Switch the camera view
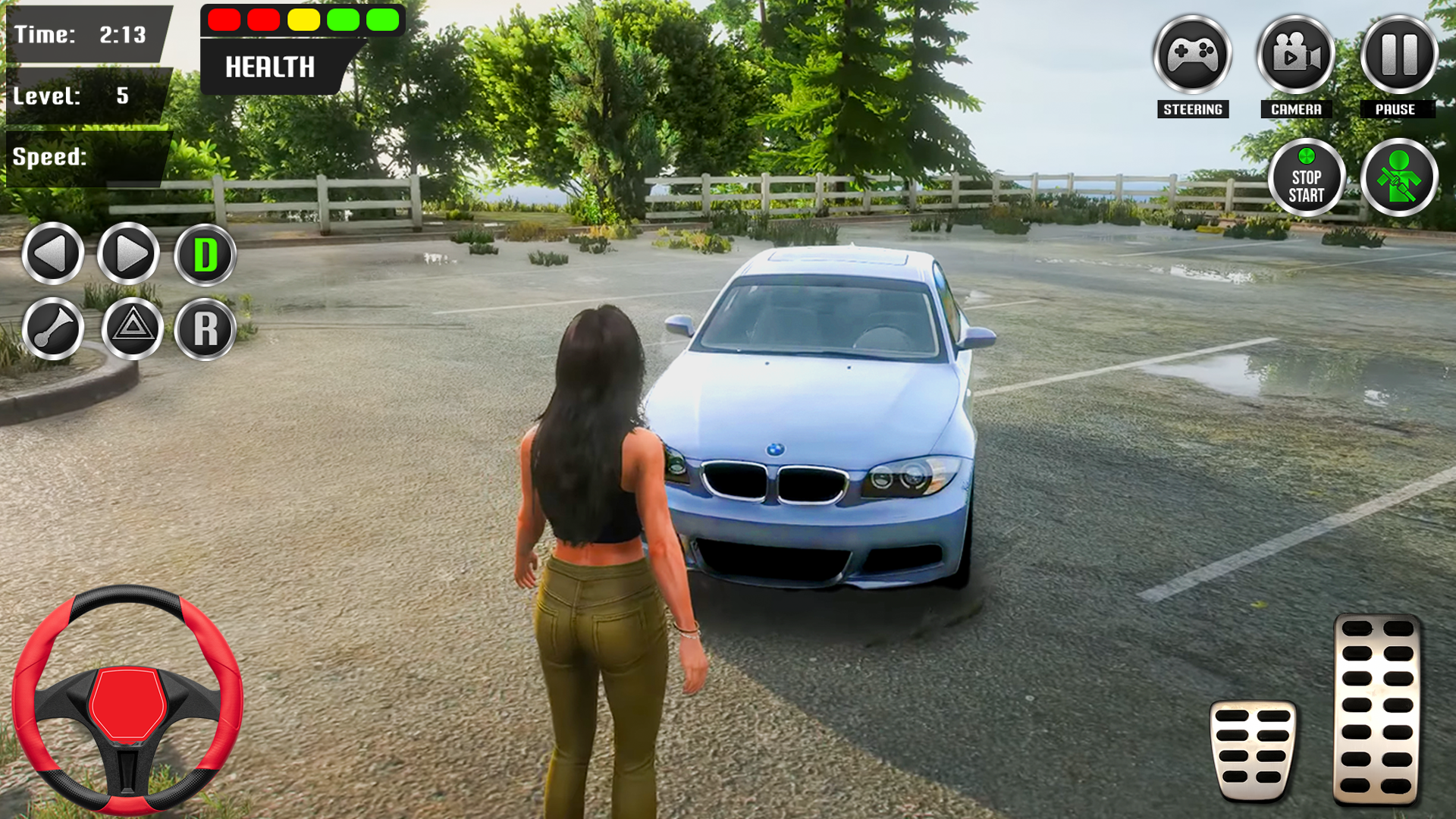Image resolution: width=1456 pixels, height=819 pixels. point(1294,53)
